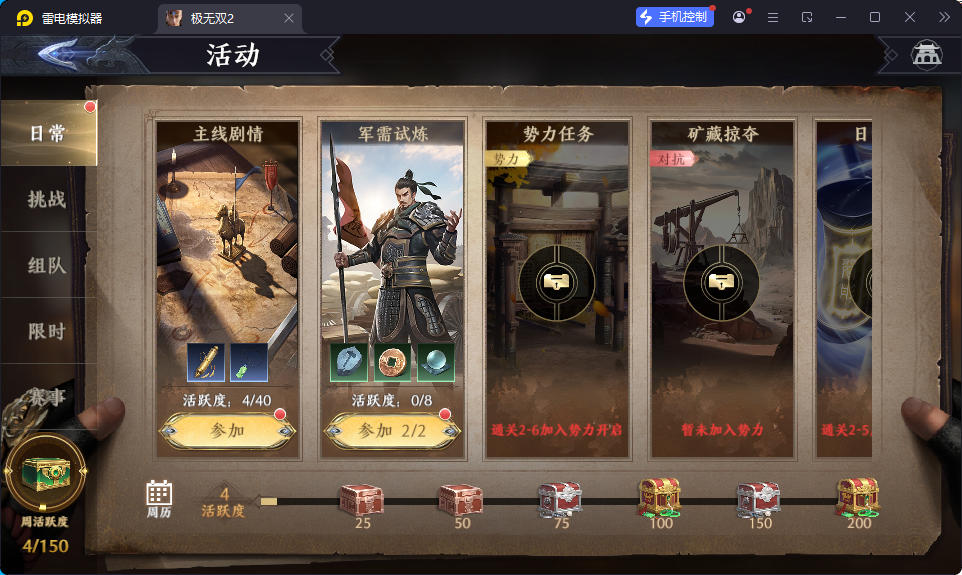This screenshot has height=575, width=962.
Task: Claim the 25 activity reward chest
Action: point(361,499)
